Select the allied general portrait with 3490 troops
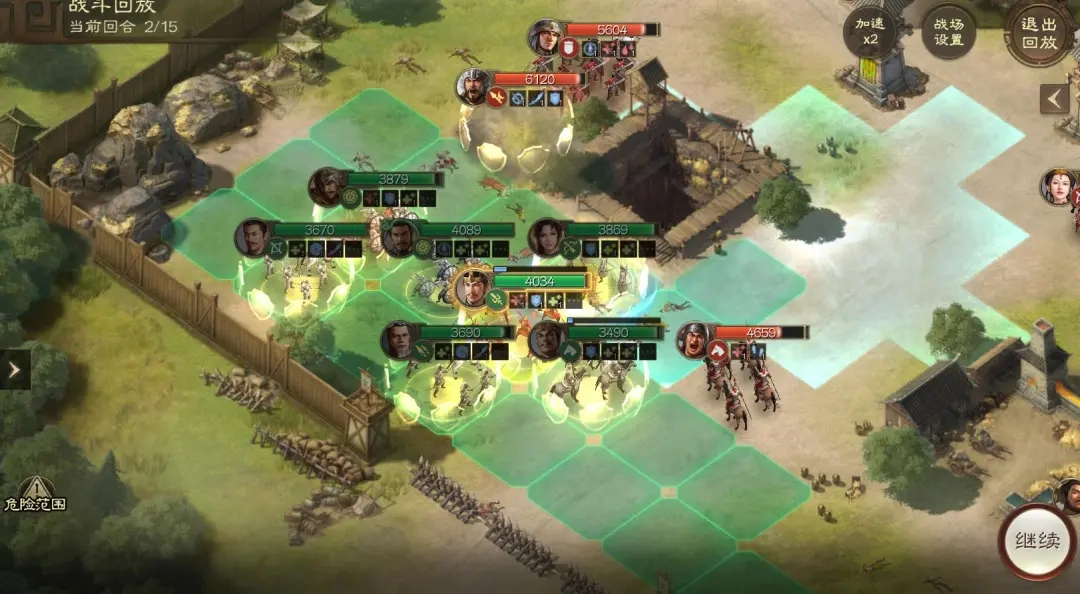Image resolution: width=1080 pixels, height=594 pixels. click(546, 340)
